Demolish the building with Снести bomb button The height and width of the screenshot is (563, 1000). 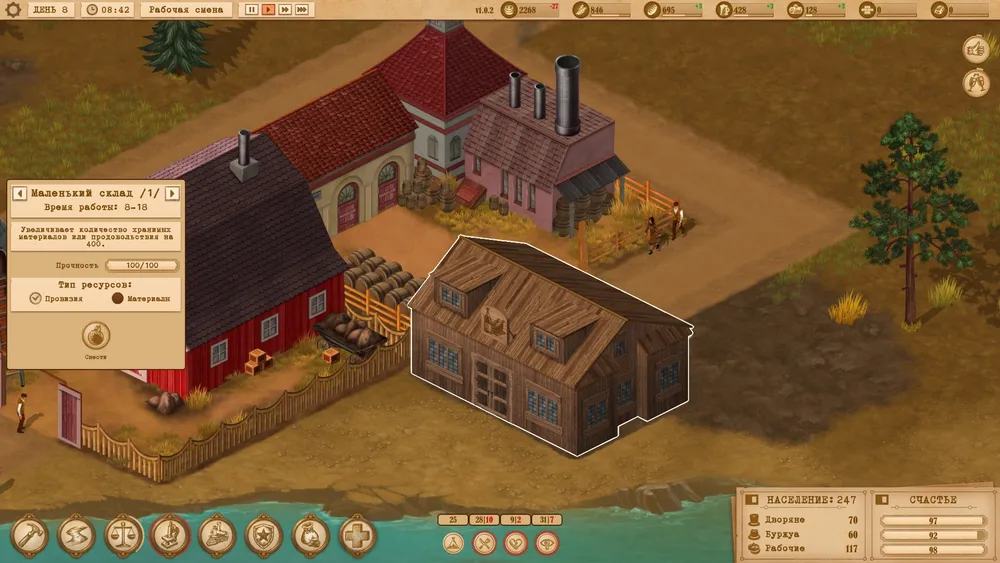click(x=96, y=334)
